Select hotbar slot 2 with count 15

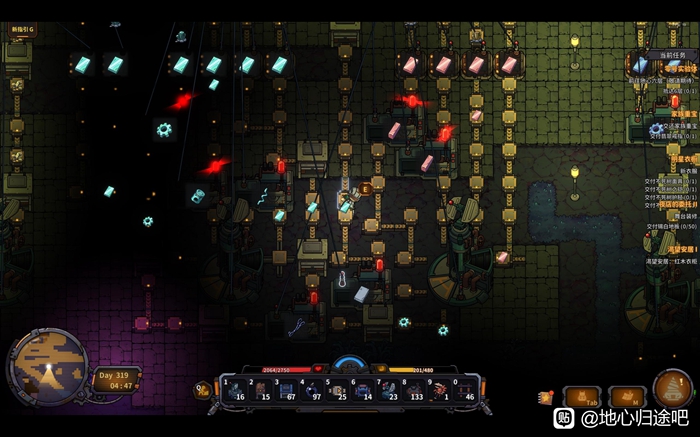262,390
